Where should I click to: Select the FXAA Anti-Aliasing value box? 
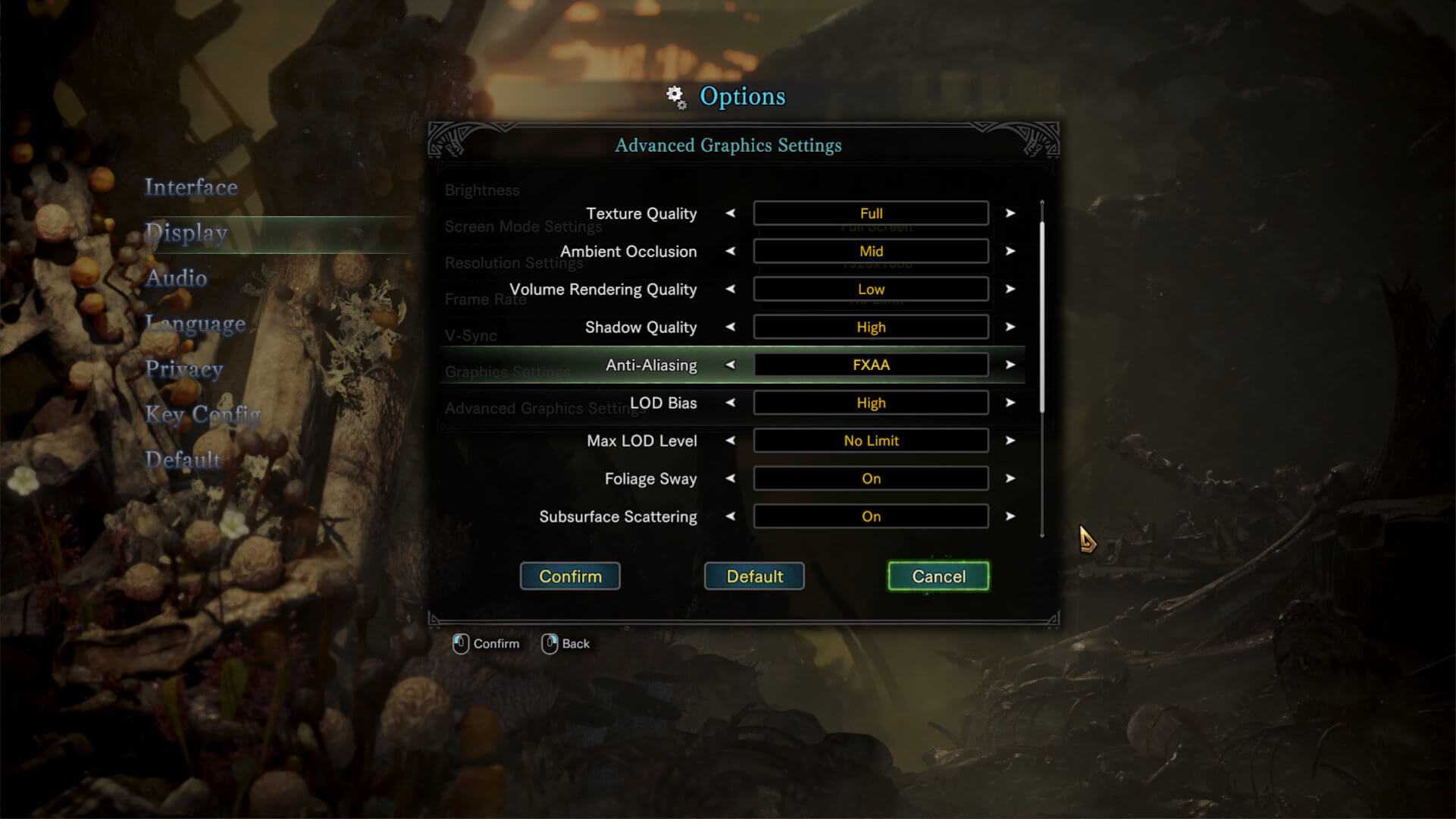tap(871, 366)
